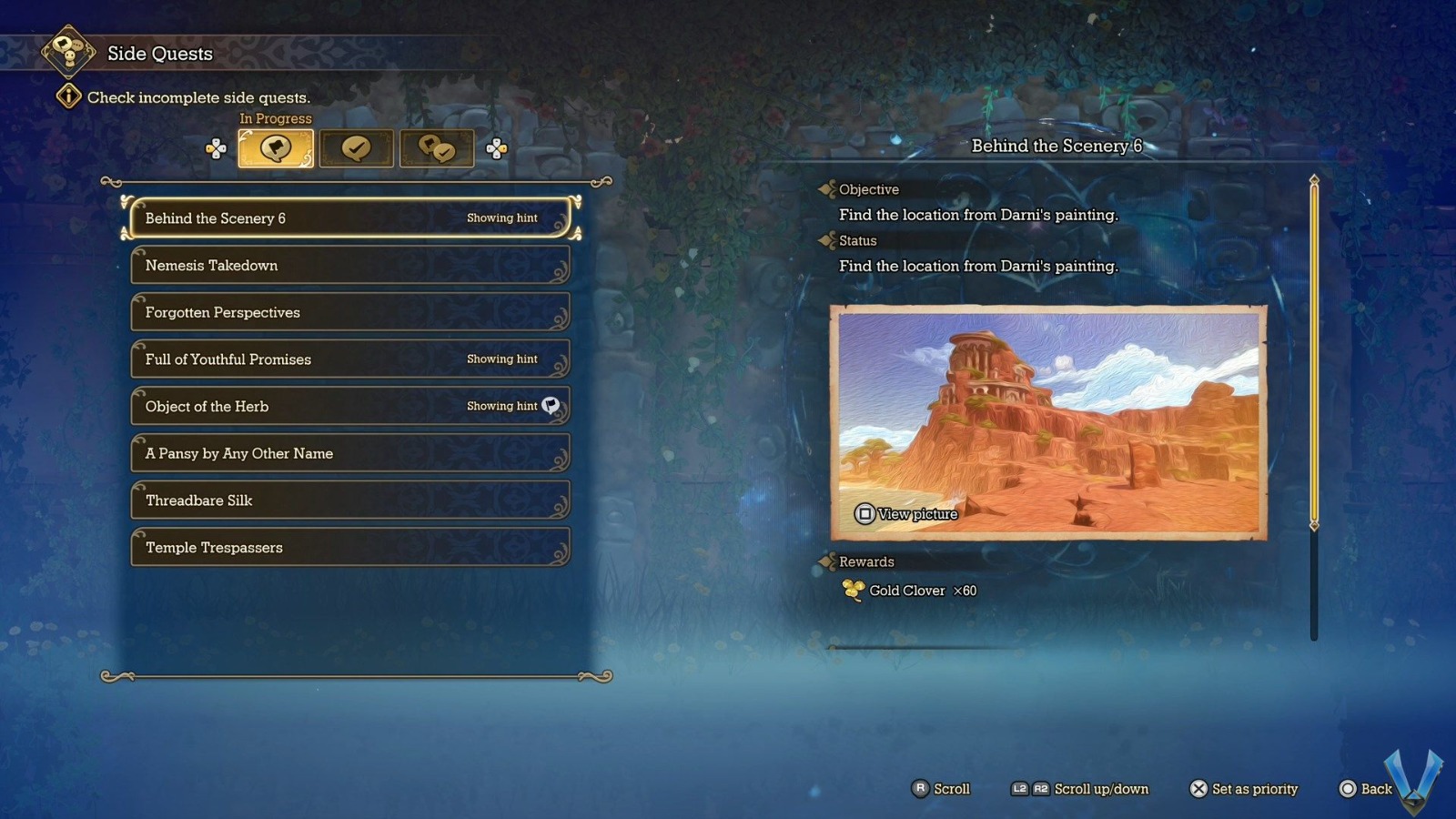This screenshot has width=1456, height=819.
Task: Open the Completed quests checkmark tab
Action: 357,147
